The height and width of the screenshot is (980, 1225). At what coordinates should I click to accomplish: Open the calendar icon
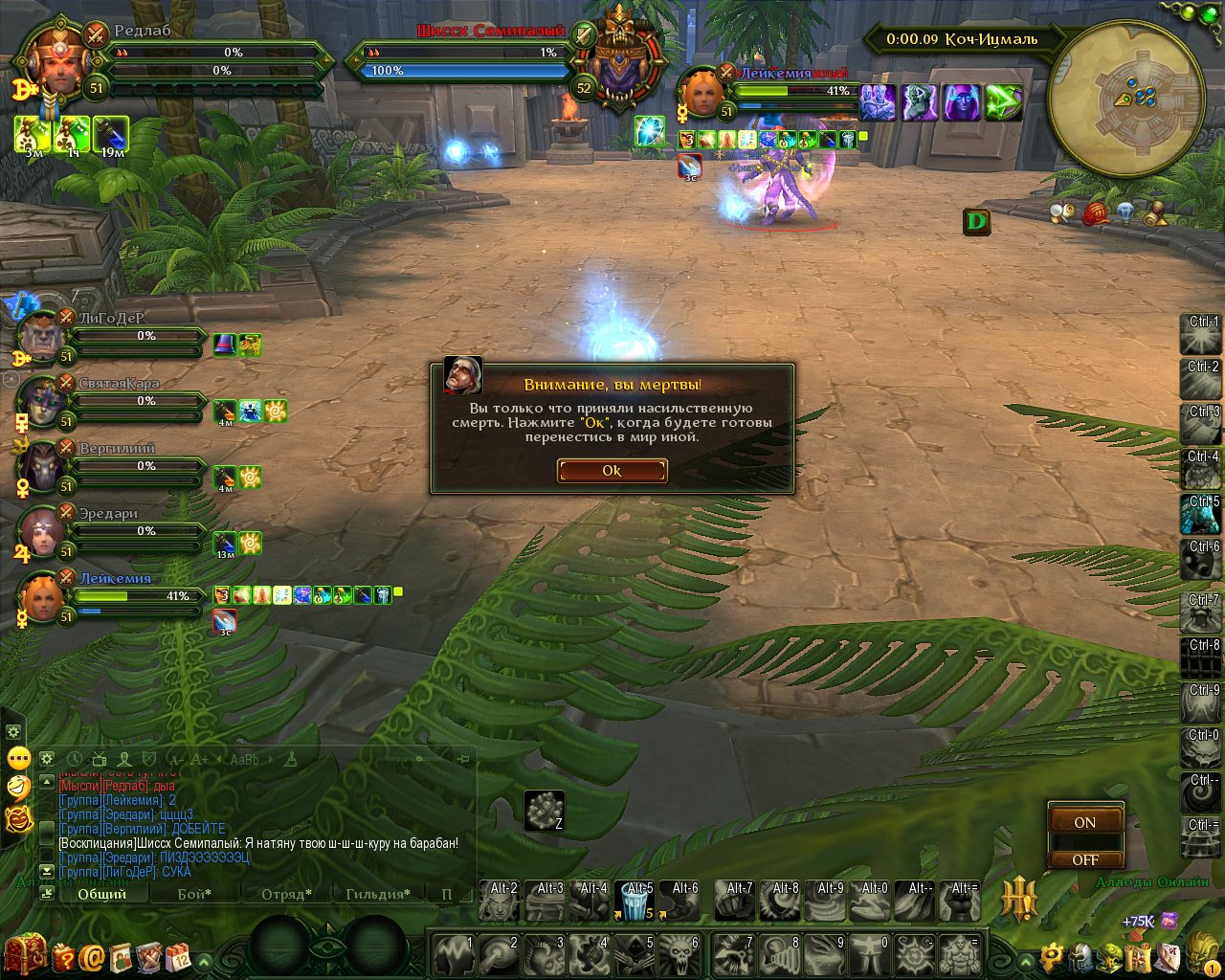pyautogui.click(x=178, y=956)
